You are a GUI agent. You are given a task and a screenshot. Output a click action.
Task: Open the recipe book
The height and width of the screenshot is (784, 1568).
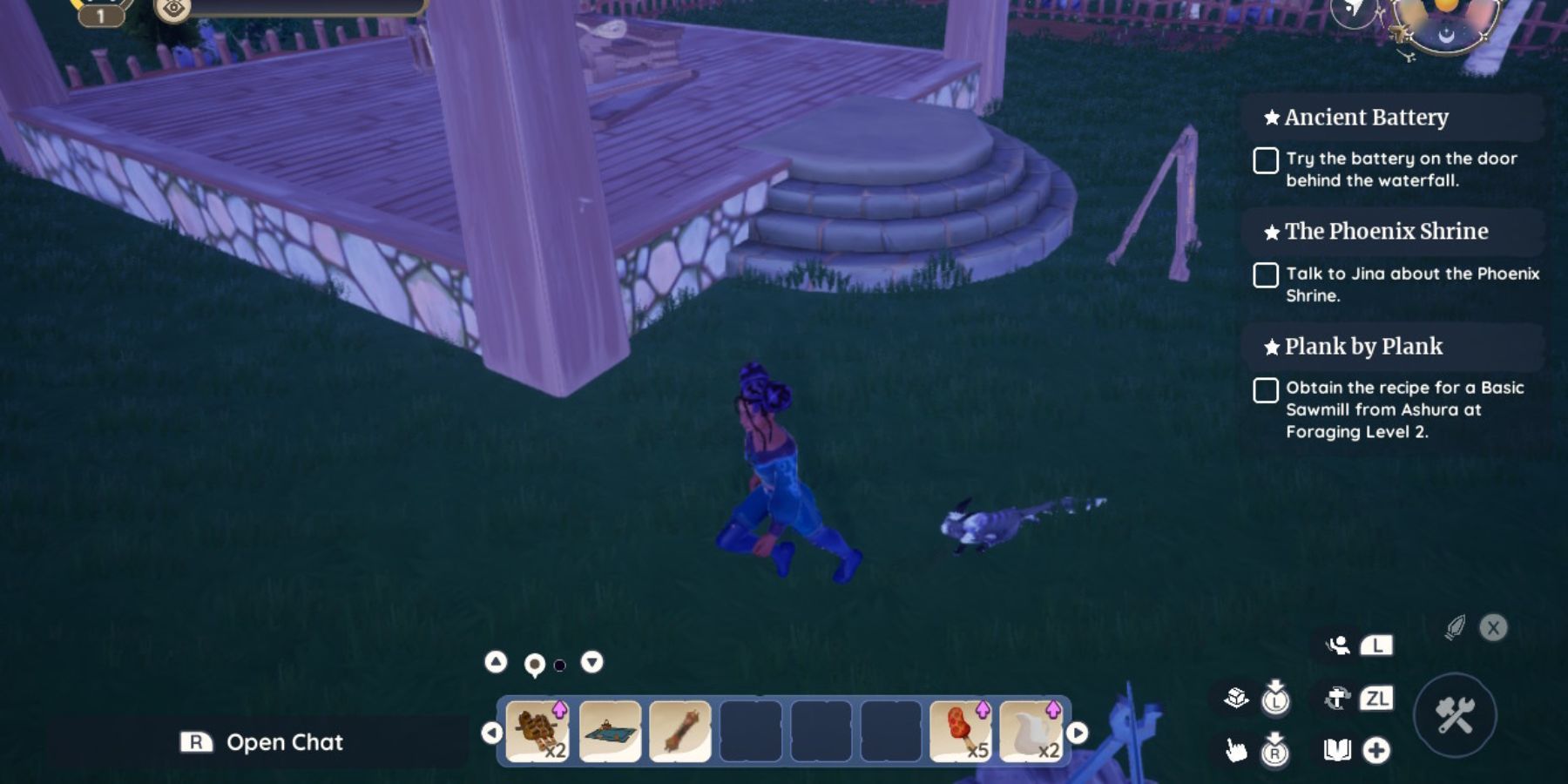click(1337, 750)
